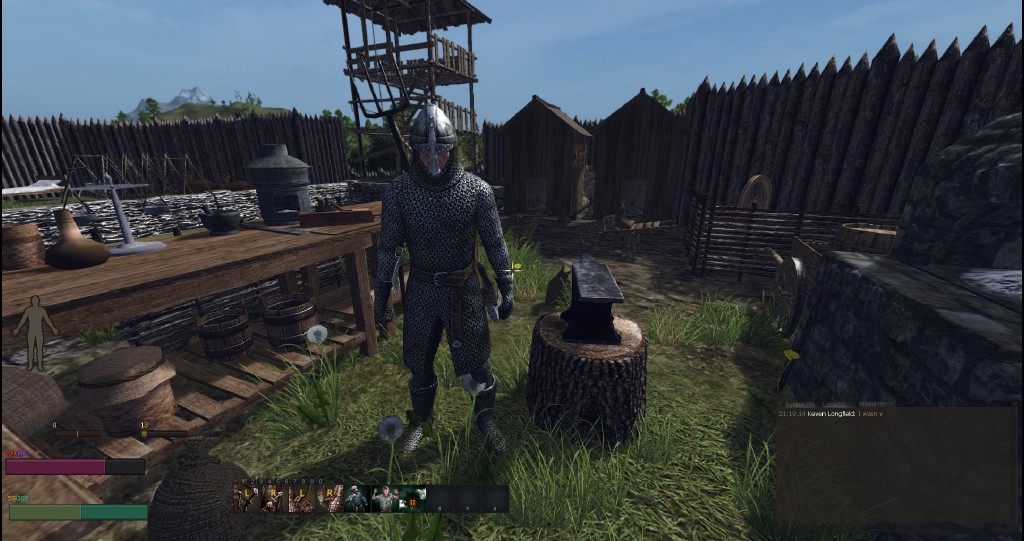Choose hotbar slot 3 left attack
Image resolution: width=1024 pixels, height=541 pixels.
coord(302,499)
